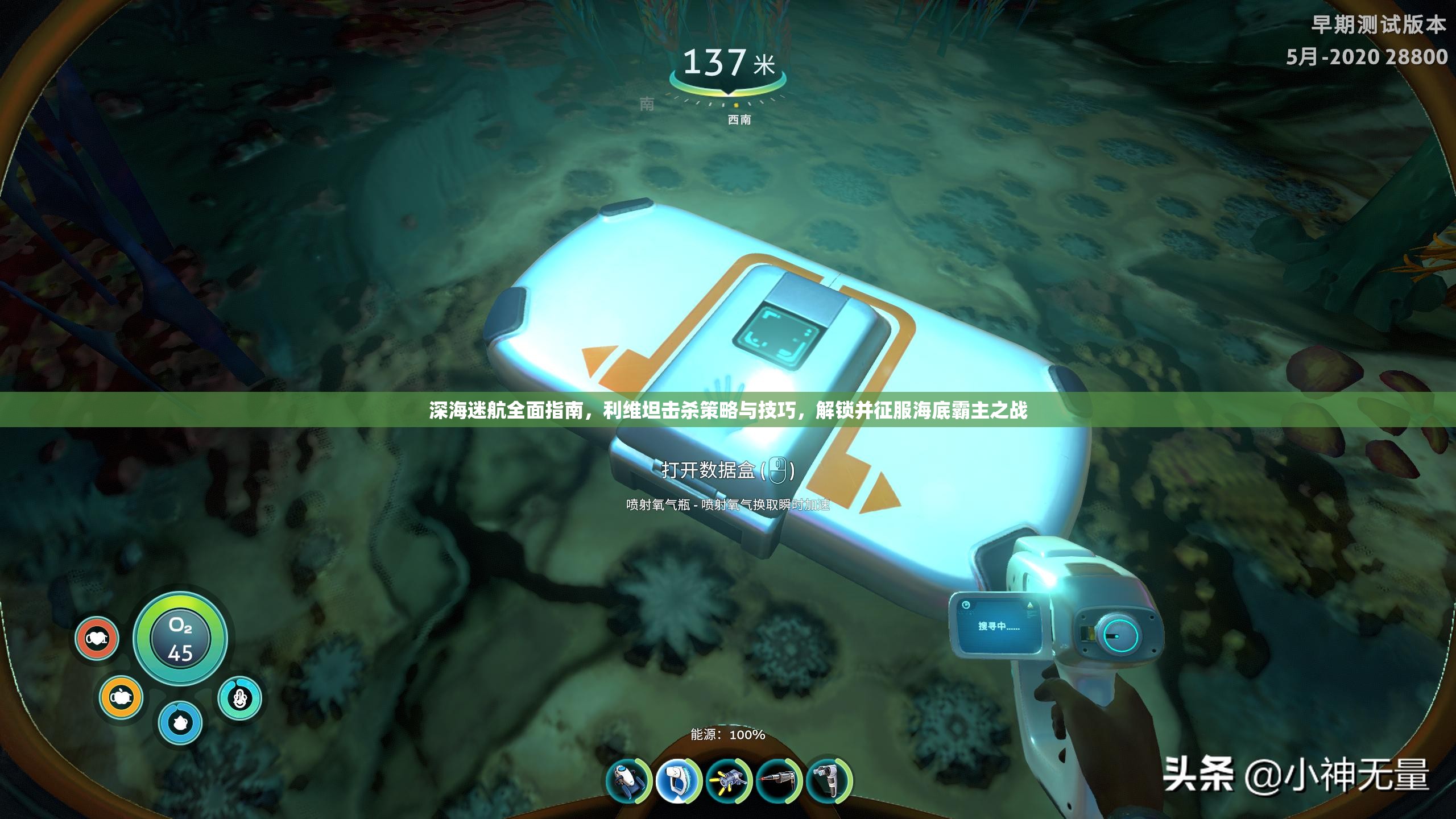Select the Seaglide hotbar slot
Image resolution: width=1456 pixels, height=819 pixels.
[x=628, y=781]
